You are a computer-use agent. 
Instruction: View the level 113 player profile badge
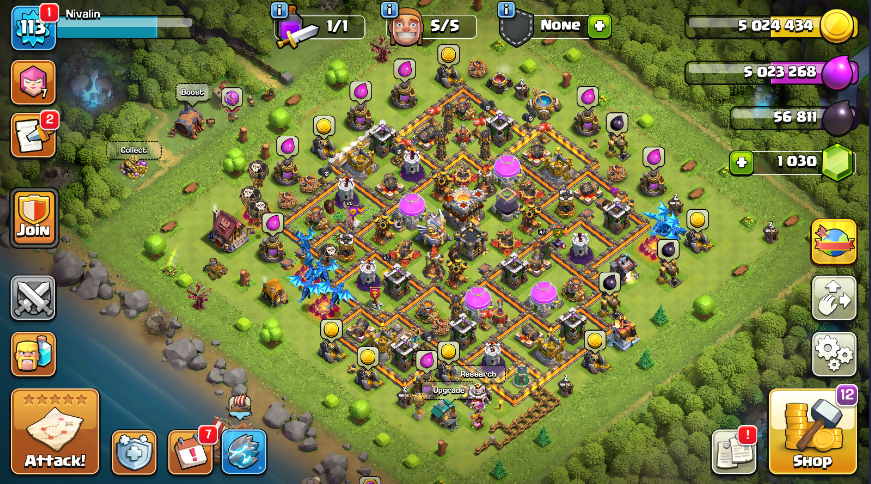[x=32, y=28]
